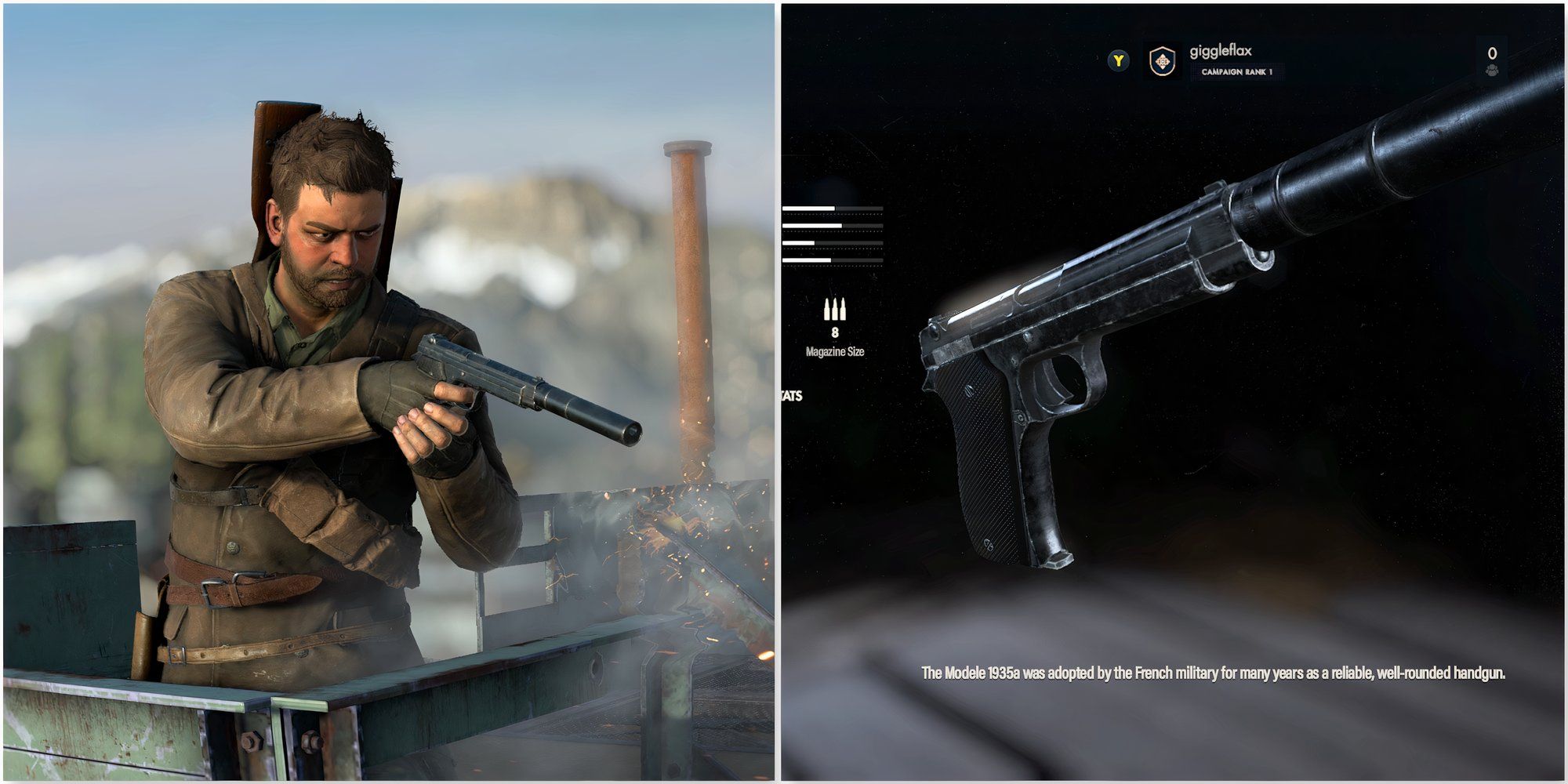Image resolution: width=1568 pixels, height=784 pixels.
Task: Select the Campaign Rank 1 shield badge
Action: coord(1162,62)
